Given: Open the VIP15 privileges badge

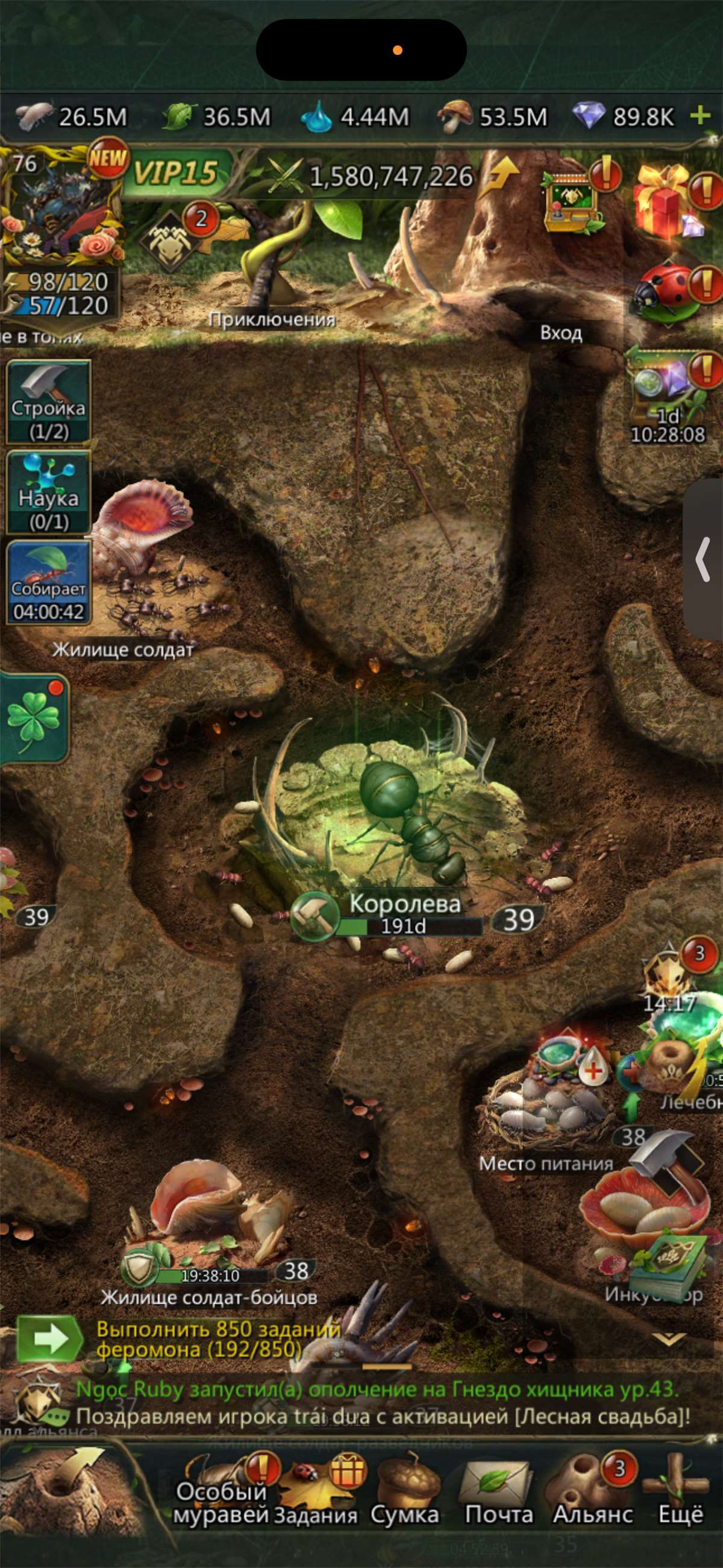Looking at the screenshot, I should click(175, 174).
